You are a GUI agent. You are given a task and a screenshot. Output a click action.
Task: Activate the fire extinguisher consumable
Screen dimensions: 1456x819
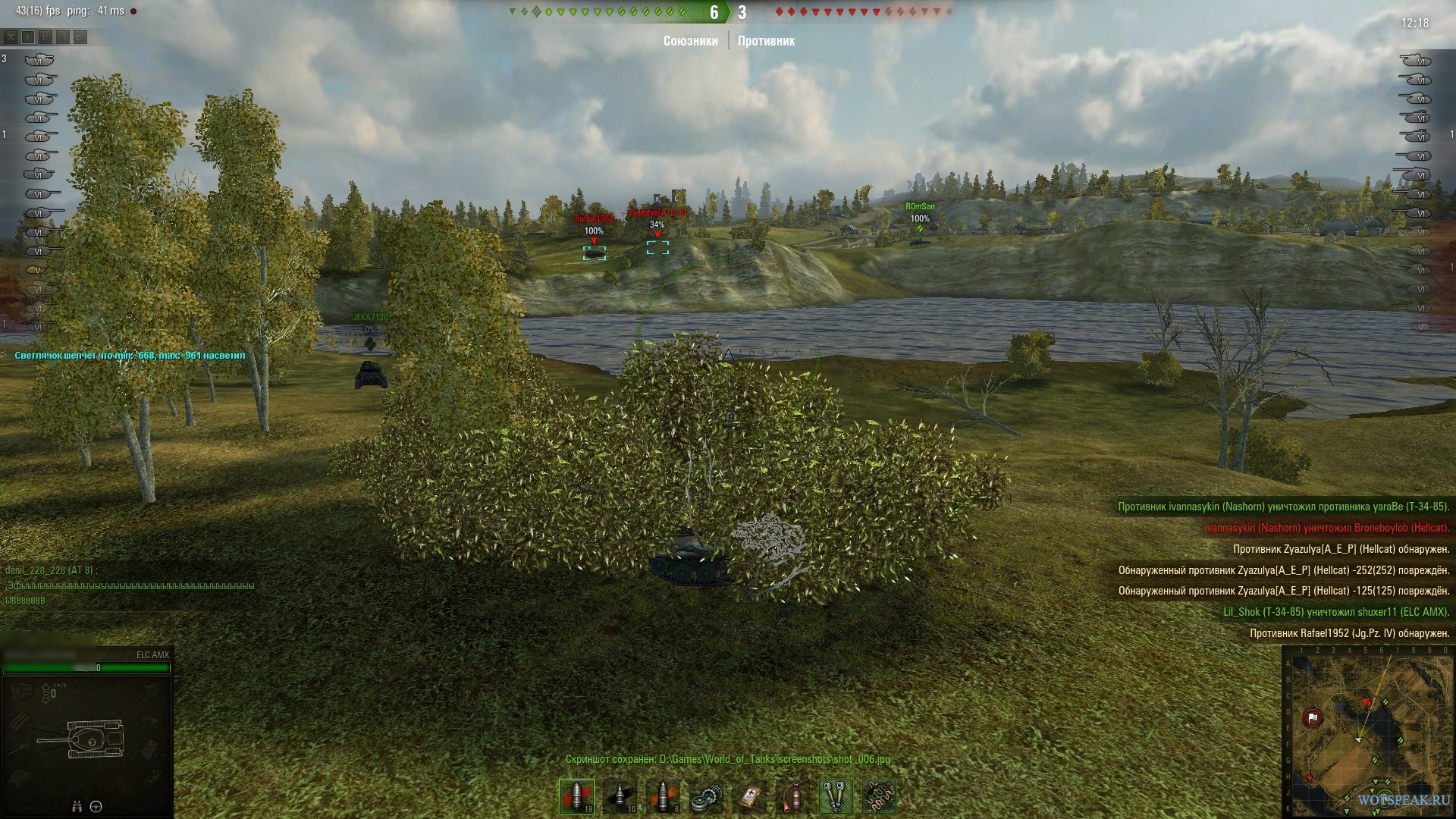coord(793,796)
